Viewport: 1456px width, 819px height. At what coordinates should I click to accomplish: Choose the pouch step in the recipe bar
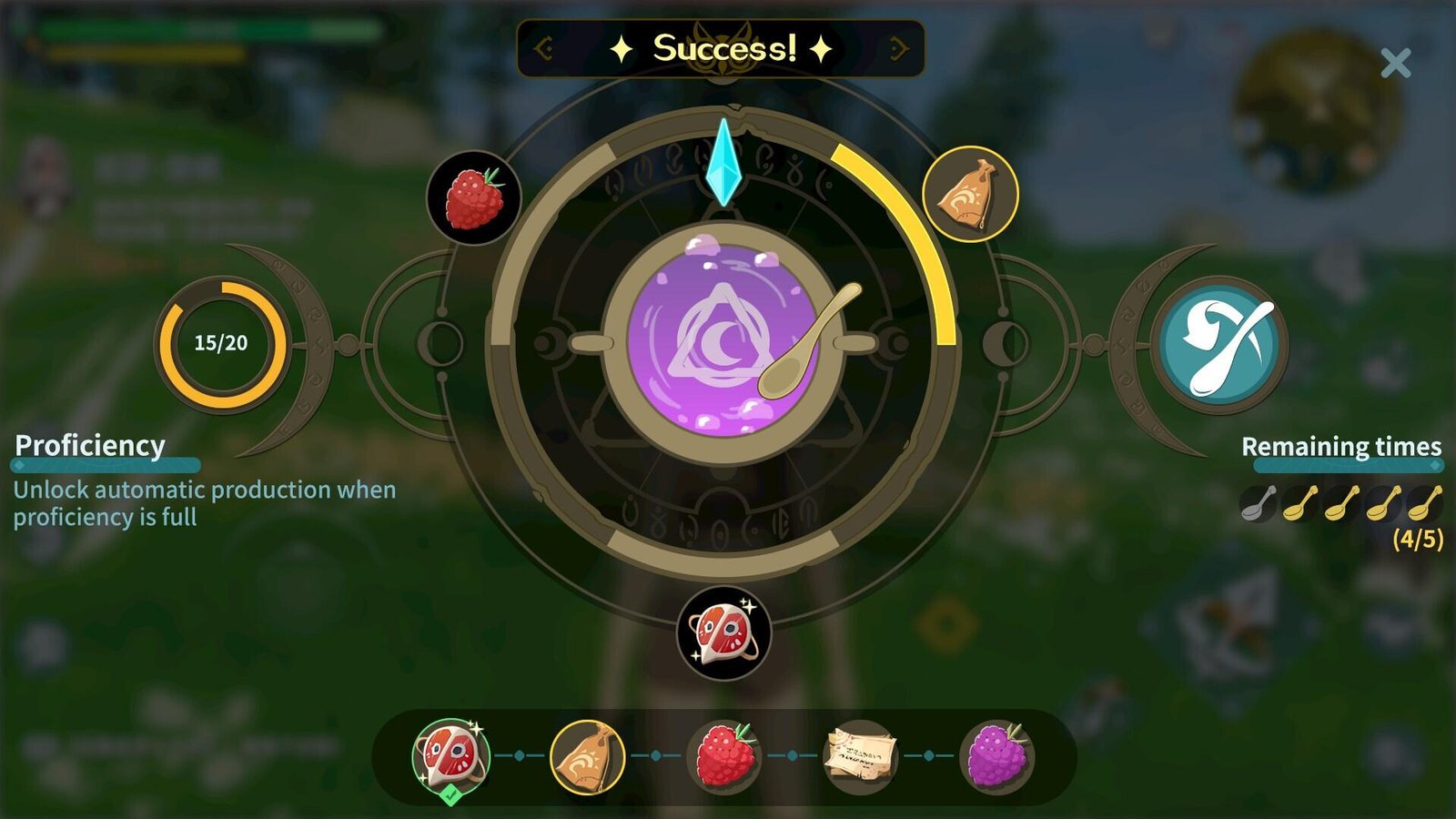tap(587, 756)
